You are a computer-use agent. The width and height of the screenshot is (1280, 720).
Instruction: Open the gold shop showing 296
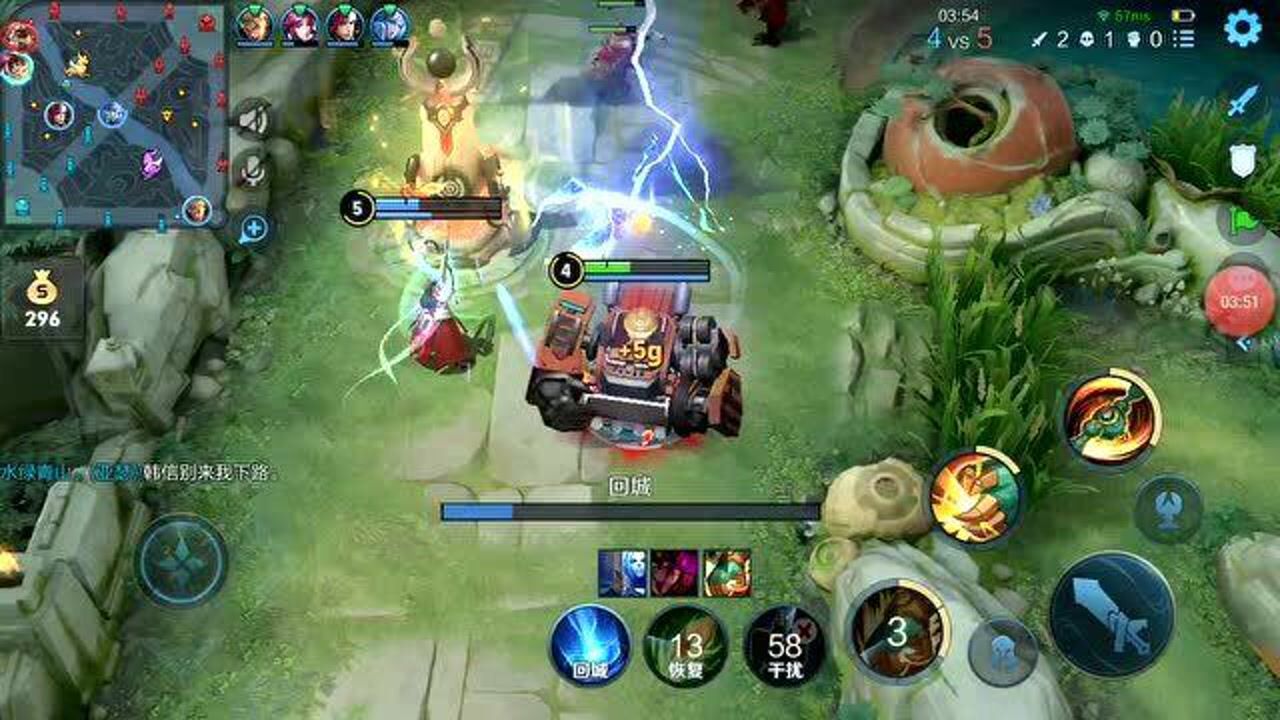42,300
